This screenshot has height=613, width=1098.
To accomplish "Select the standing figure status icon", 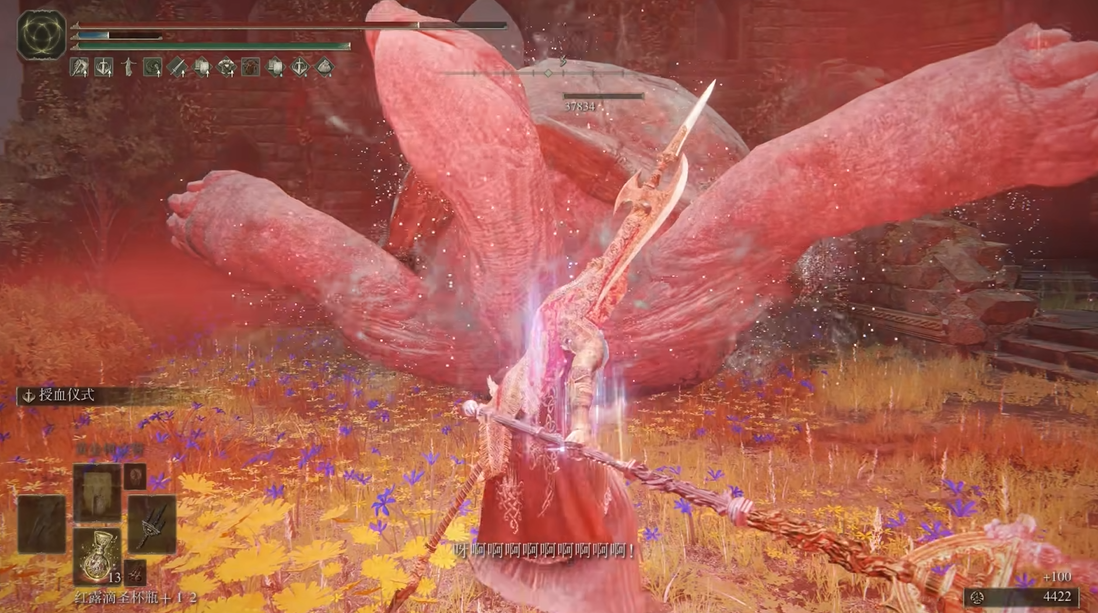I will pyautogui.click(x=128, y=67).
